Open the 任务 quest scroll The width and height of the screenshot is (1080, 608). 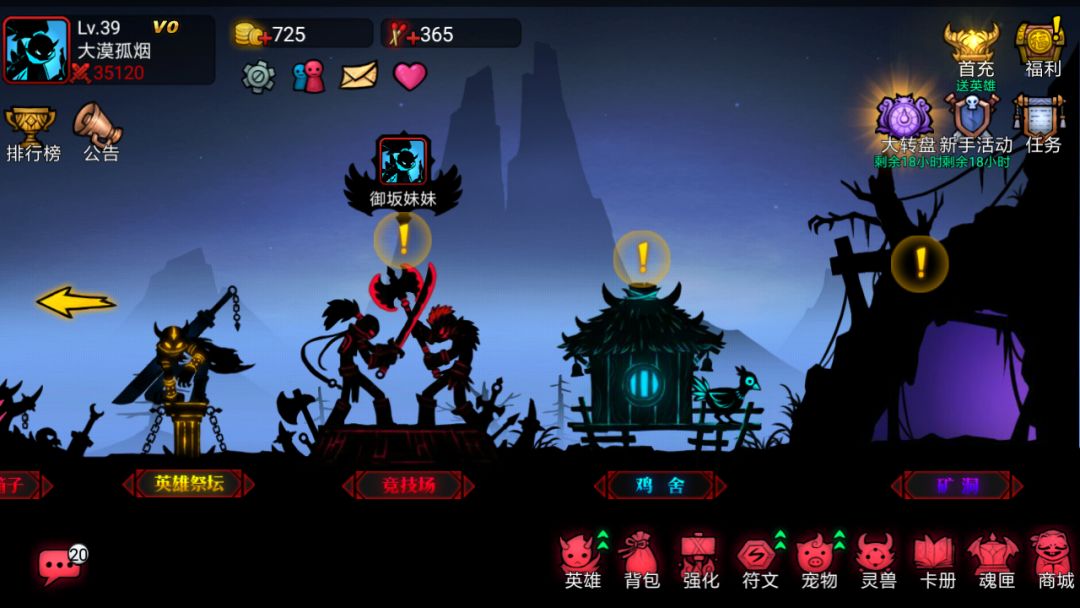(x=1040, y=120)
